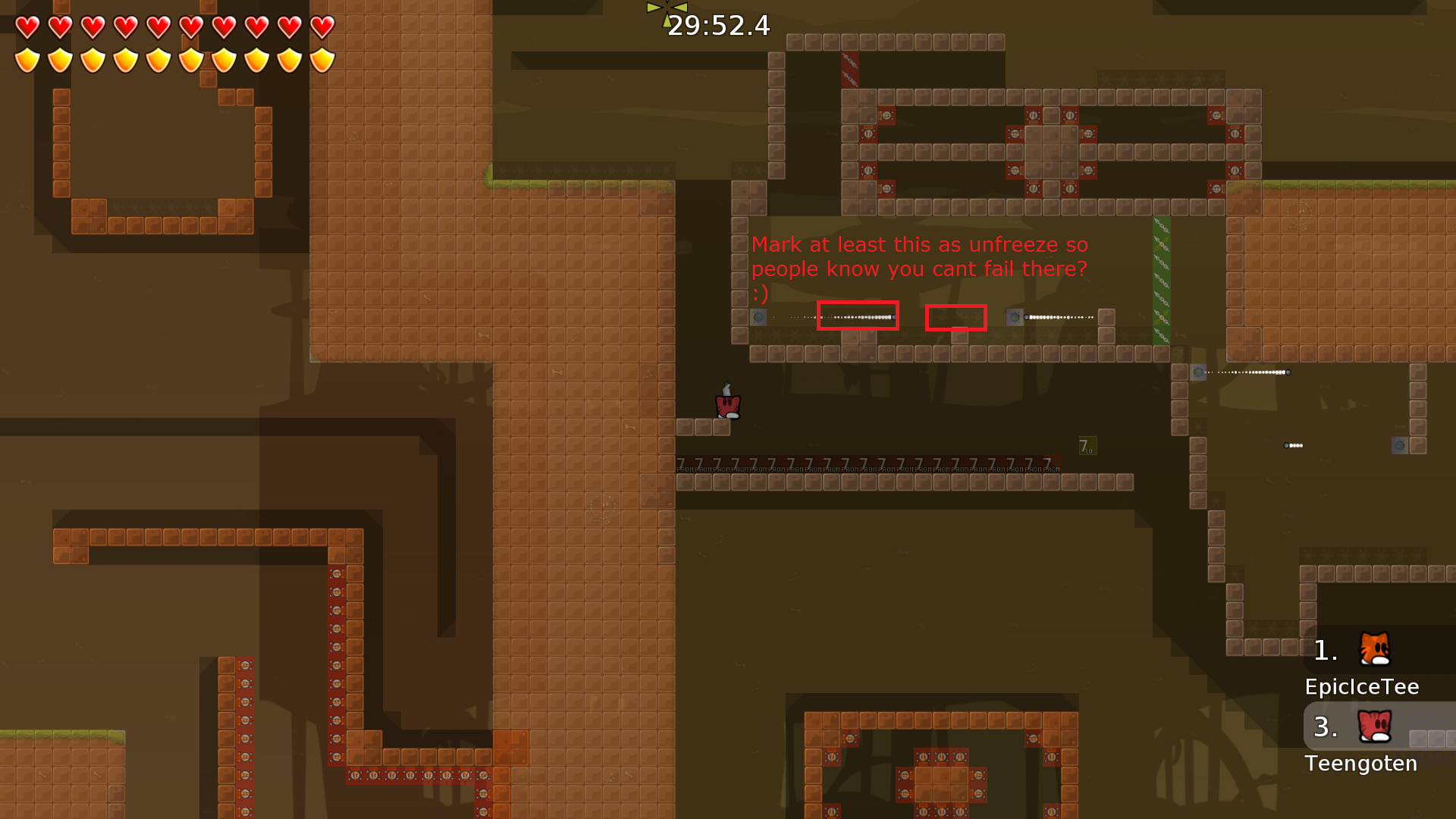
Task: Toggle the laser emitter near the green vine
Action: point(1013,317)
